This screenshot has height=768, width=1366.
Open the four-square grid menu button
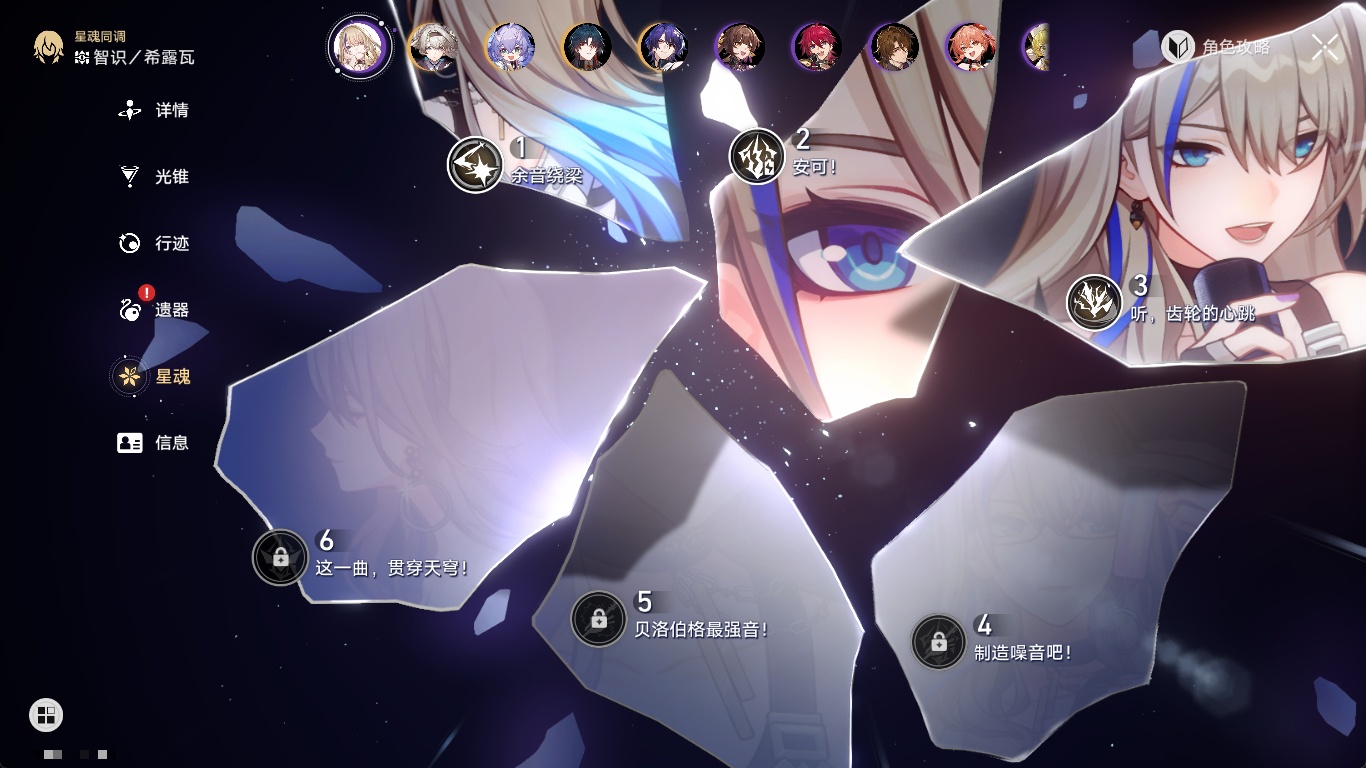coord(46,714)
